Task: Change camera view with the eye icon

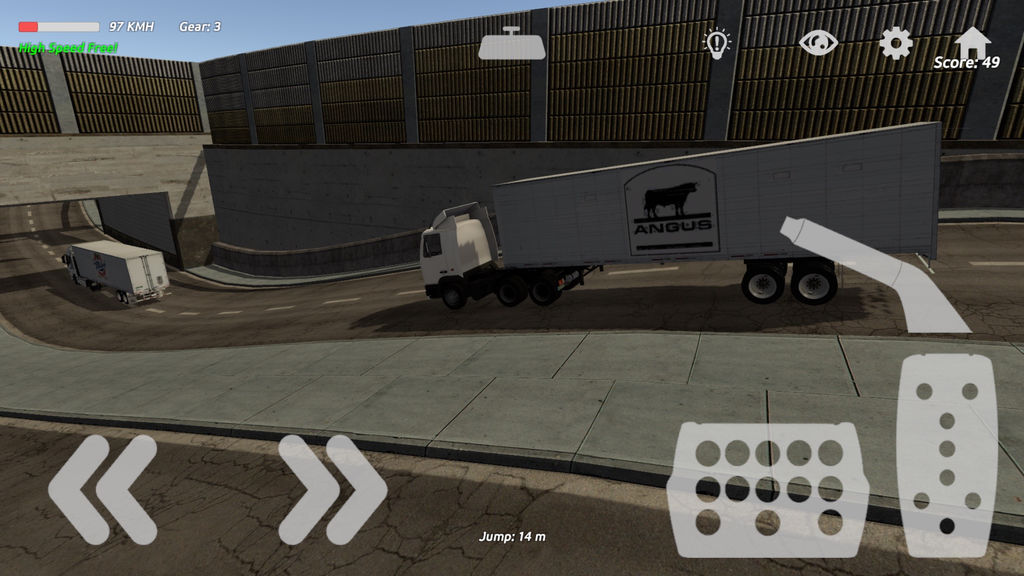Action: [818, 42]
